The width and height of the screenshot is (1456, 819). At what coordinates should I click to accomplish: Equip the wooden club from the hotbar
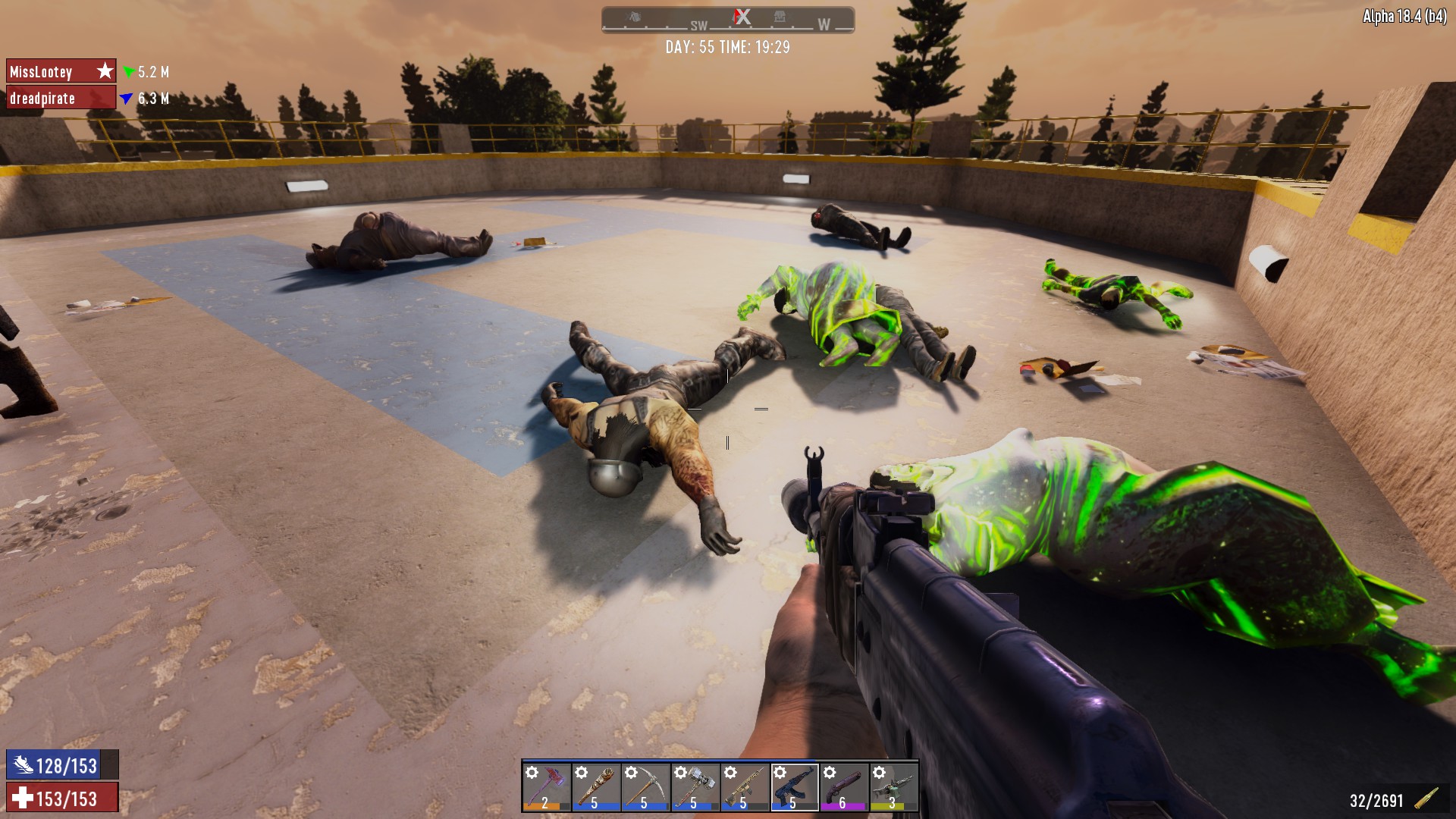click(x=595, y=786)
